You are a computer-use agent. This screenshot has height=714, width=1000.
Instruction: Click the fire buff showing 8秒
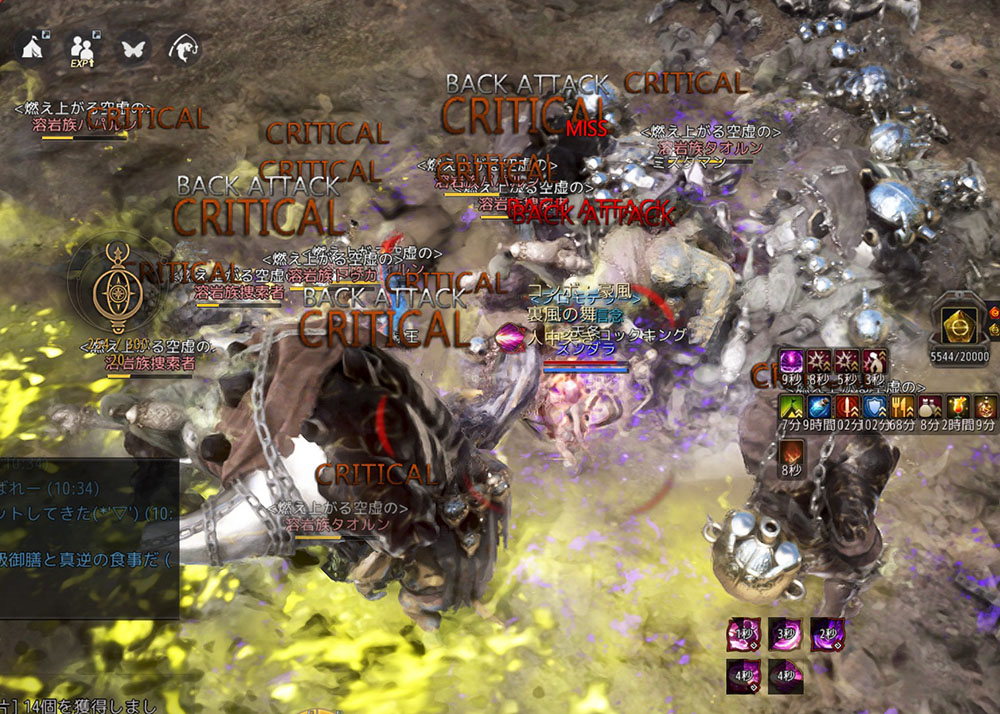[791, 453]
